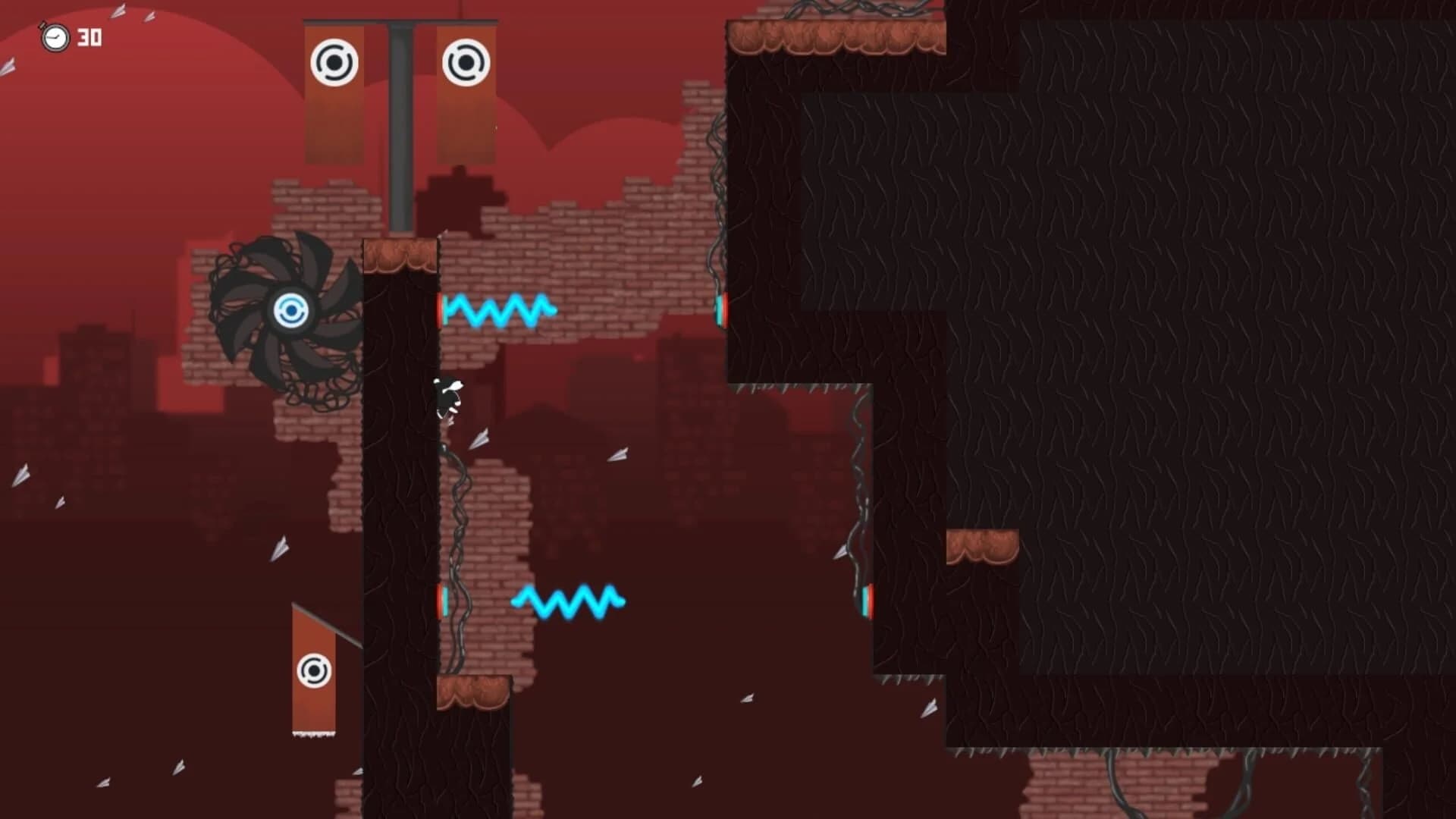The width and height of the screenshot is (1456, 819).
Task: Toggle the red spring mount on the pillar
Action: 442,309
